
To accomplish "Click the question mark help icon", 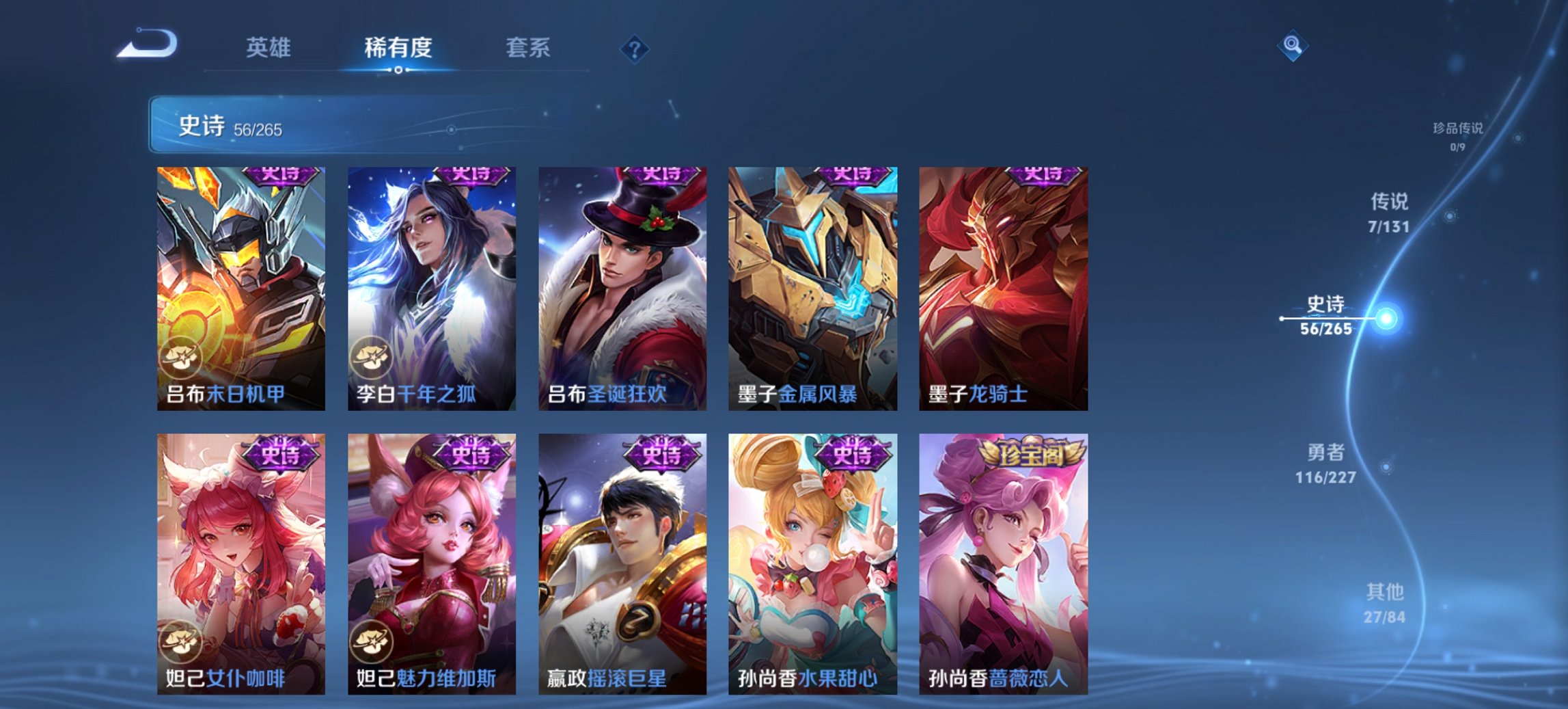I will (x=634, y=48).
